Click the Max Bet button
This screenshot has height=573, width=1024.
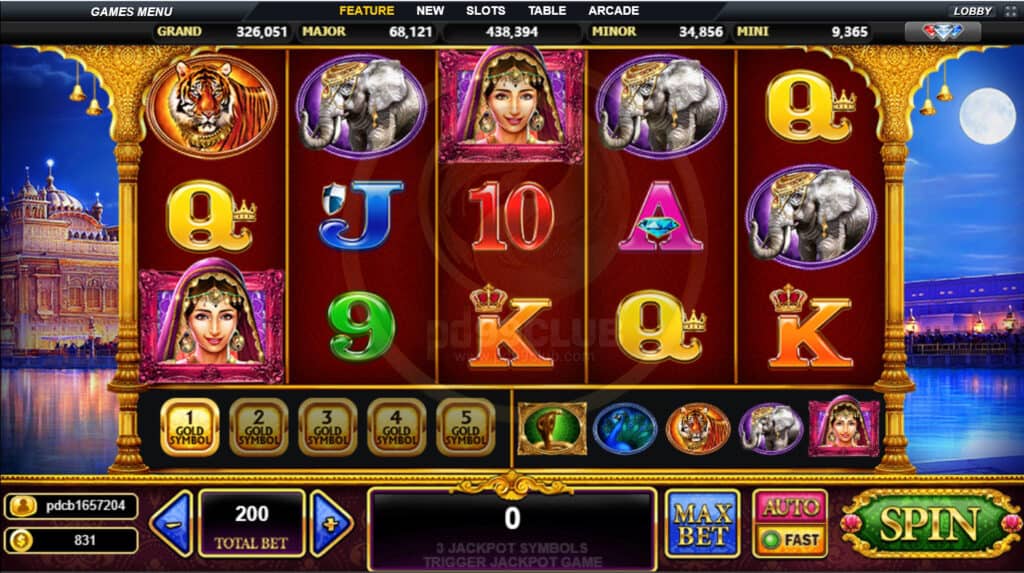pos(702,522)
